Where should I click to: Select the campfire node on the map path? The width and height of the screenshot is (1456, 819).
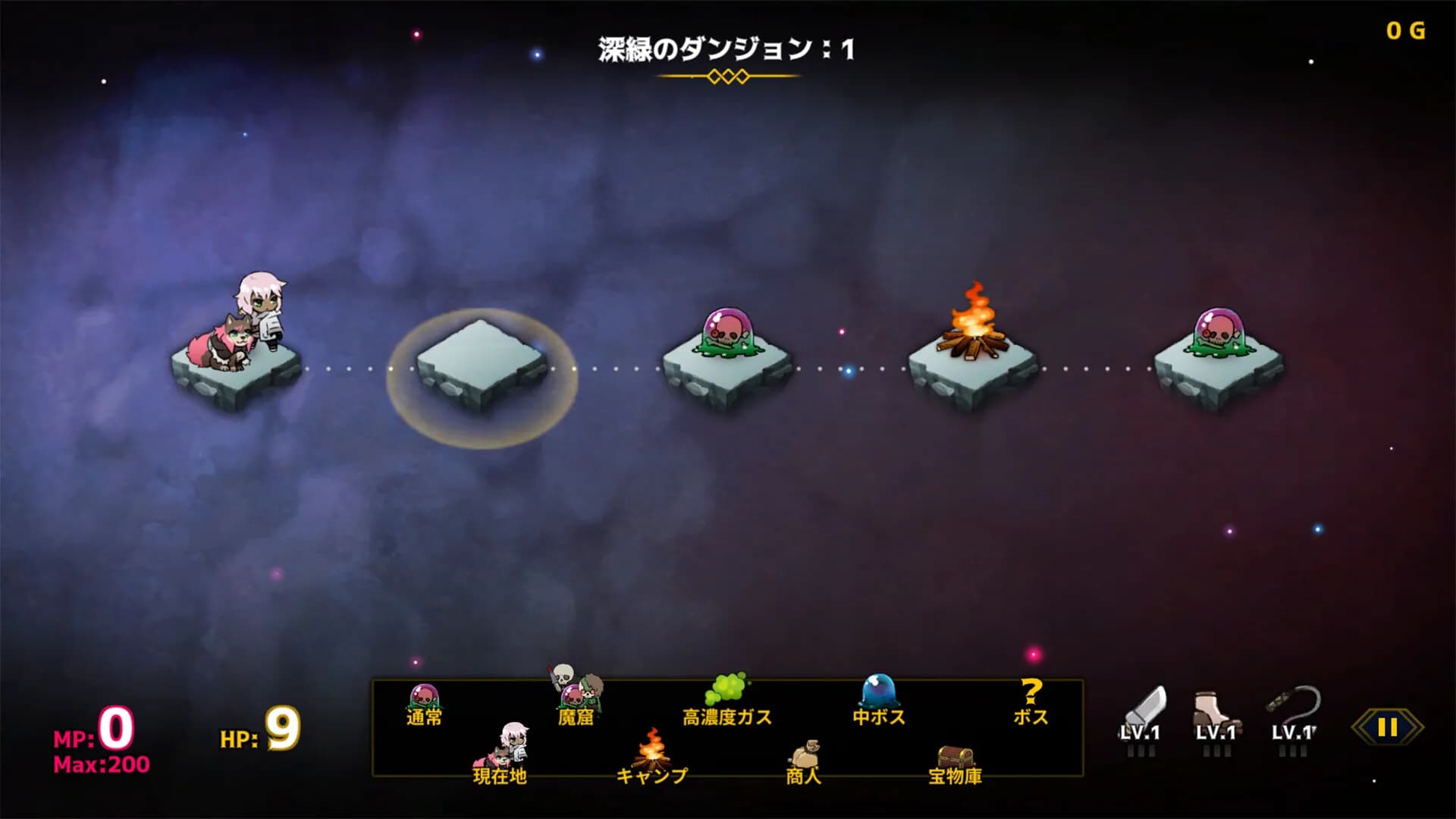971,349
